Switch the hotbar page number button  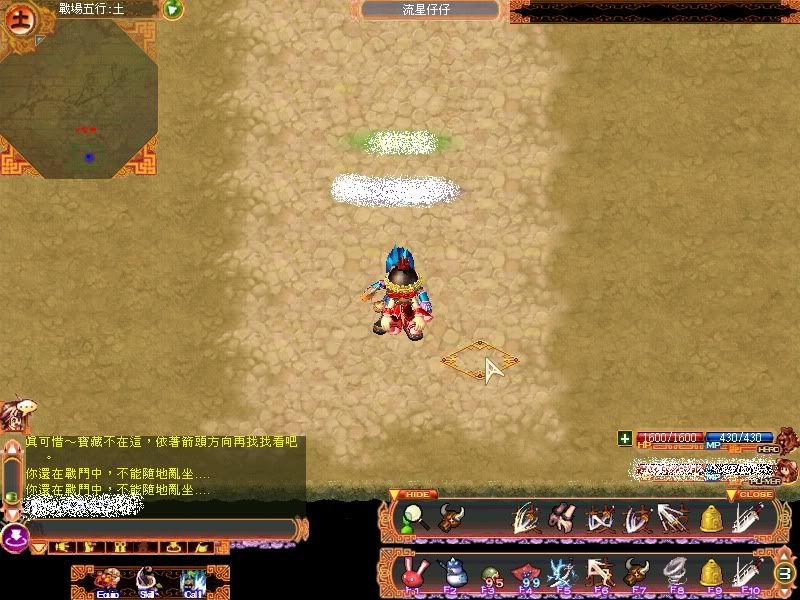785,574
